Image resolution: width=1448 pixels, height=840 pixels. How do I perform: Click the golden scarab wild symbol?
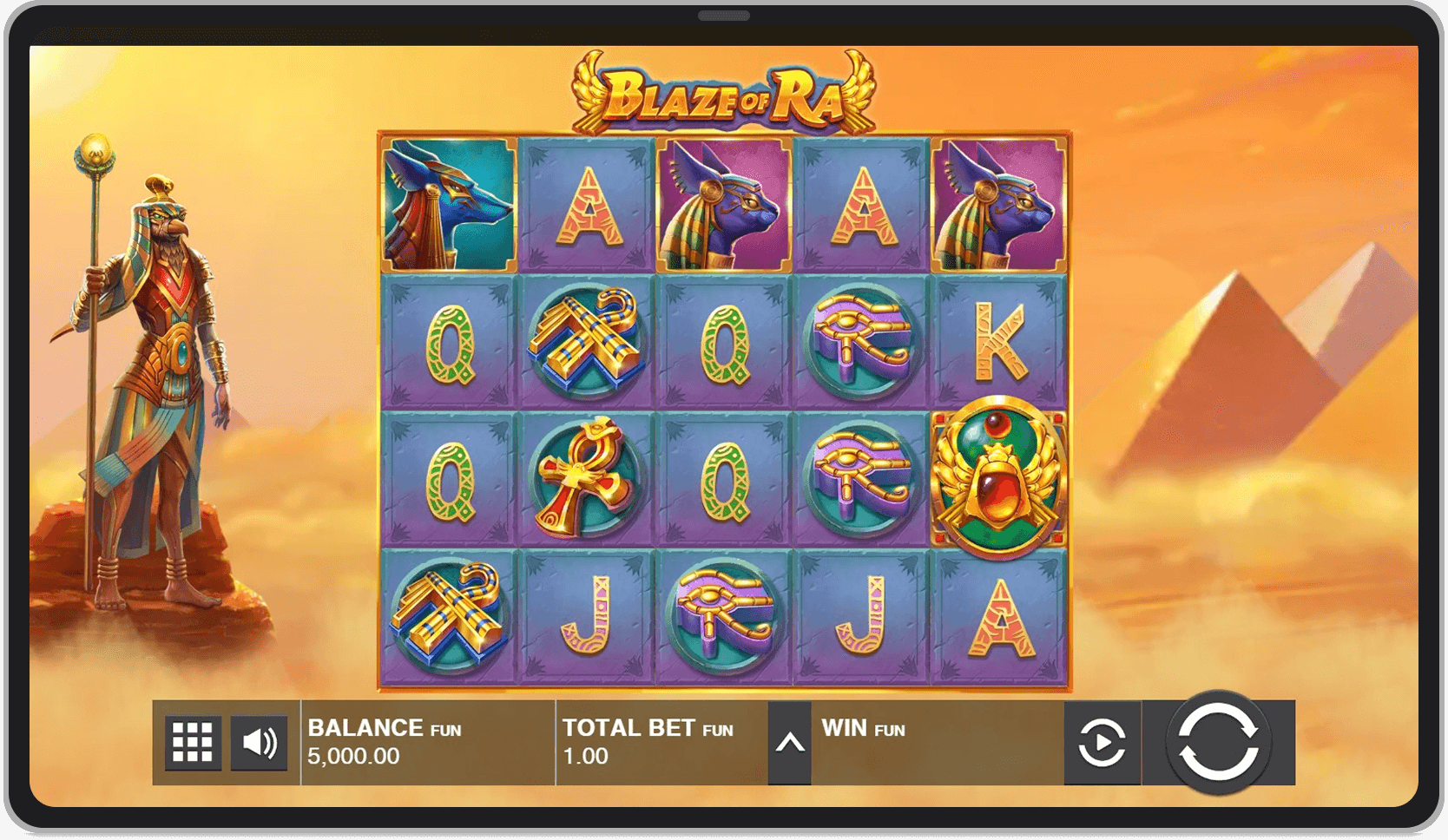point(997,476)
